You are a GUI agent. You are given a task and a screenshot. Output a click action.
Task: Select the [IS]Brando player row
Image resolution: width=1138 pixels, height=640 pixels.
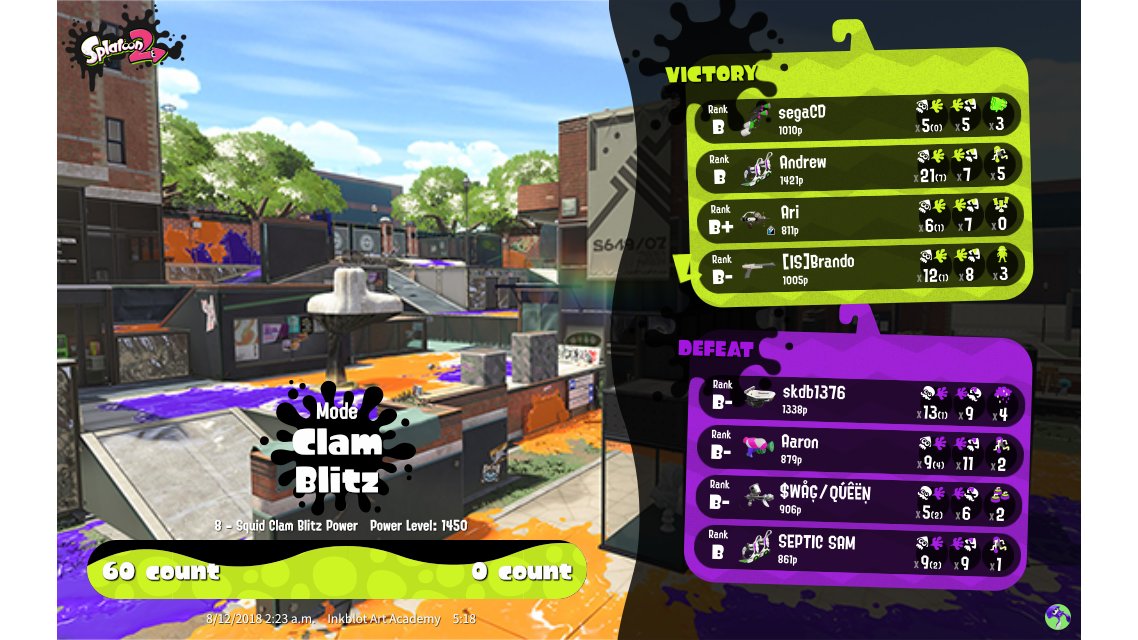(858, 268)
